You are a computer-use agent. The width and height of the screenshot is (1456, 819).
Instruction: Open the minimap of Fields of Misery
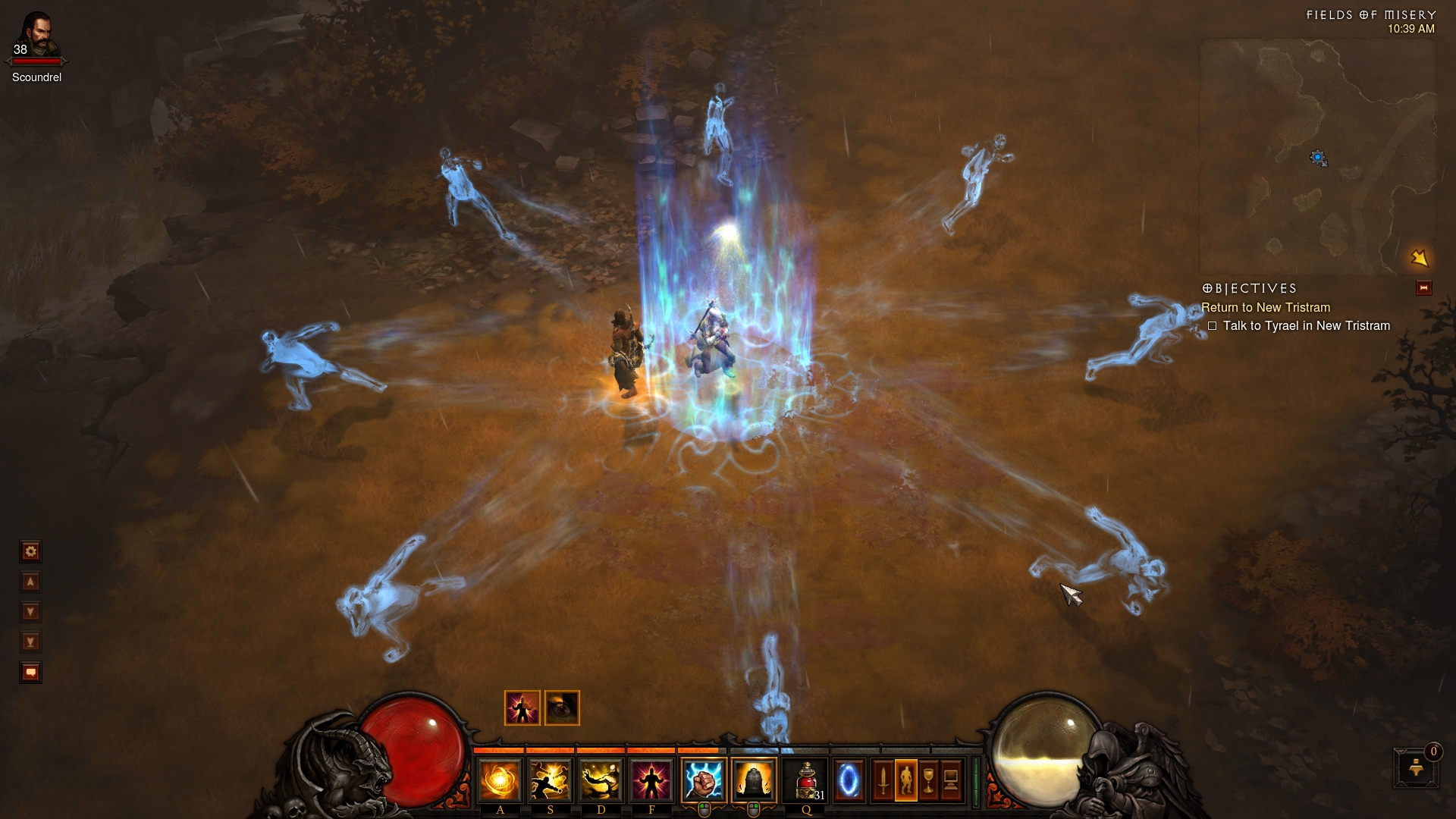tap(1317, 157)
